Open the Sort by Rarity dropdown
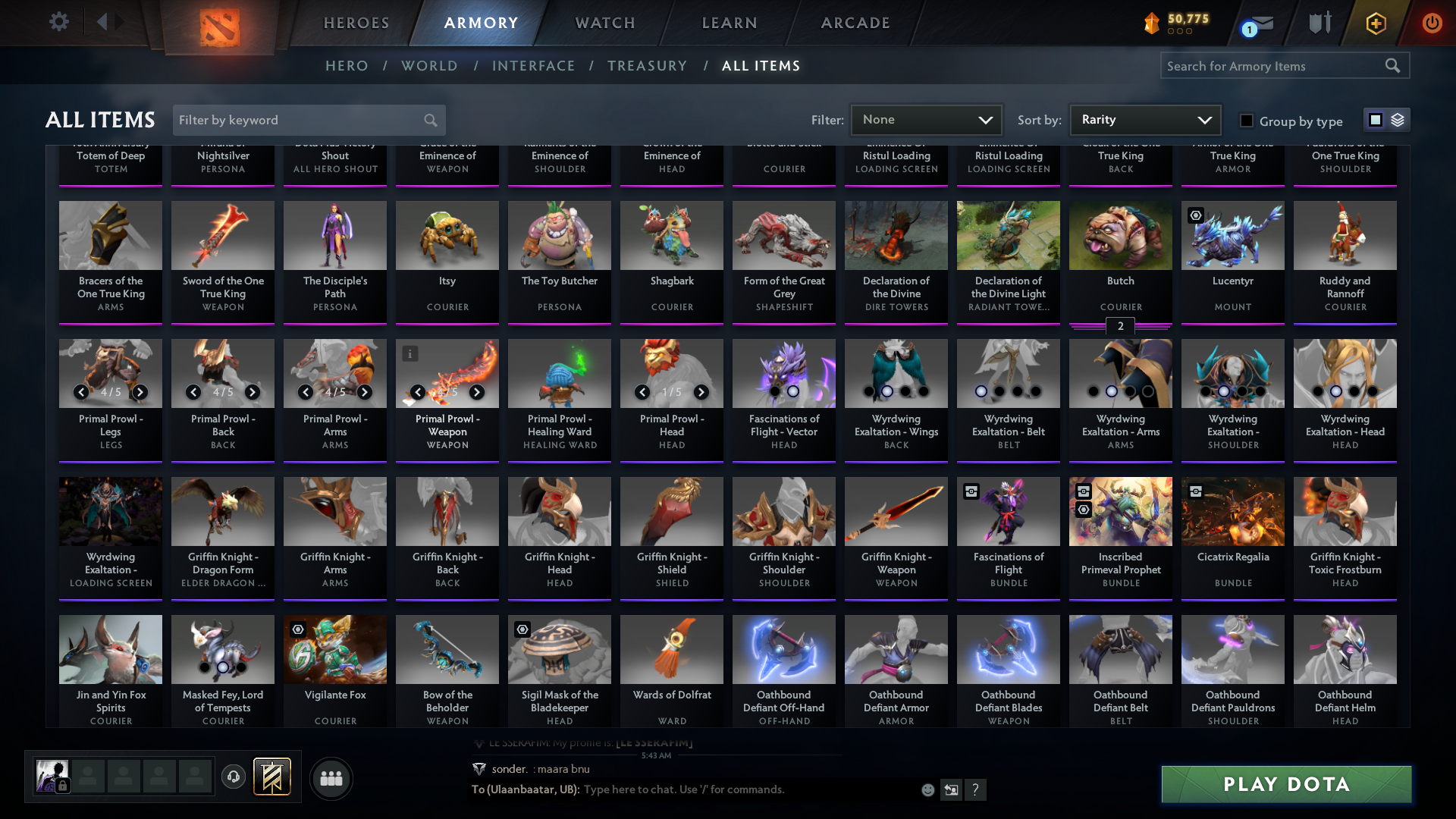1456x819 pixels. (x=1144, y=119)
